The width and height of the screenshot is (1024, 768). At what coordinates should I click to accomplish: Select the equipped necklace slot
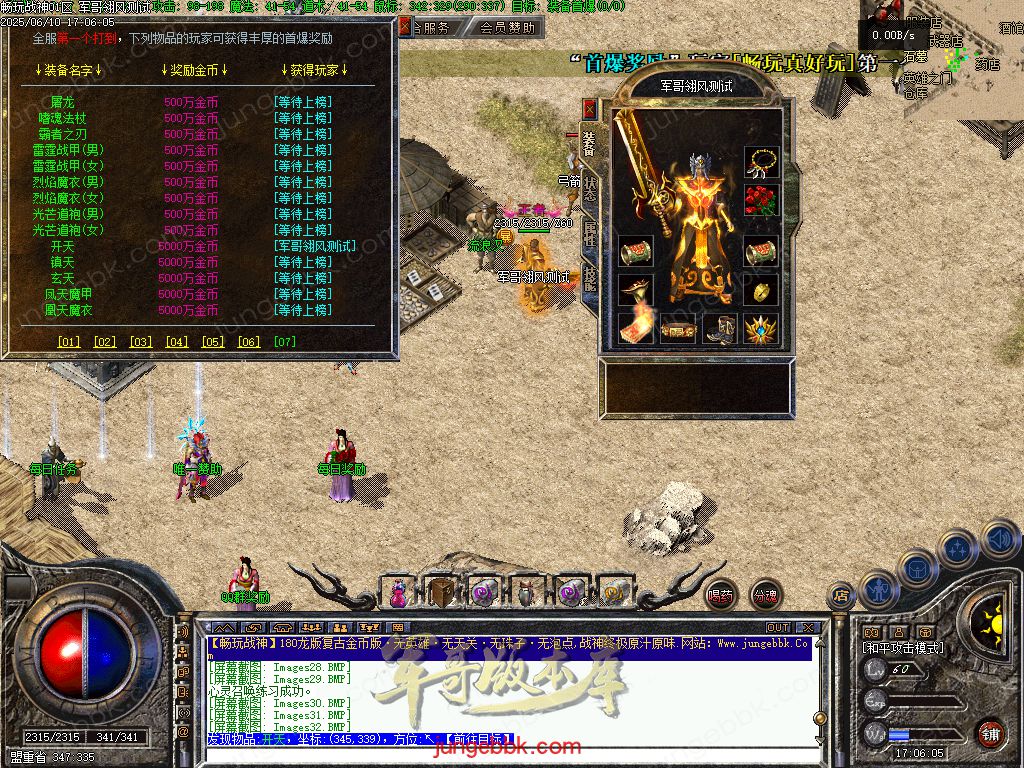pyautogui.click(x=761, y=162)
